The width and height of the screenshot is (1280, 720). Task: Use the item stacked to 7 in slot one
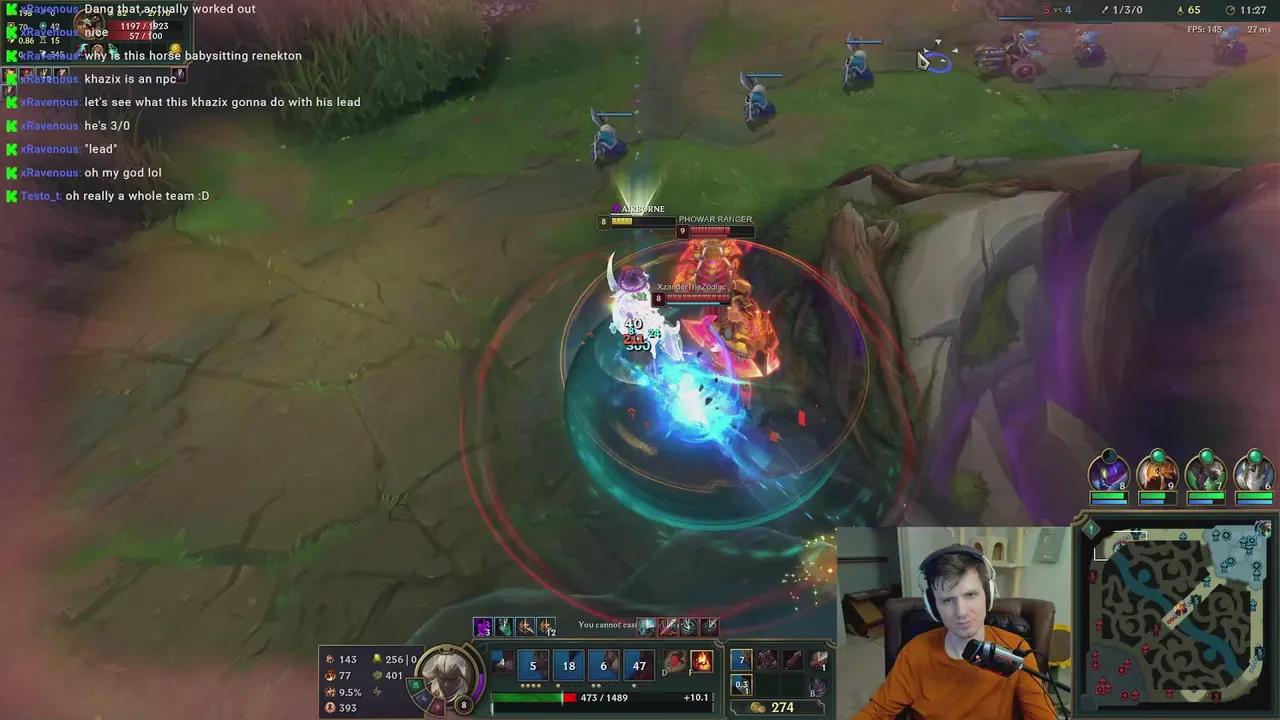click(741, 659)
